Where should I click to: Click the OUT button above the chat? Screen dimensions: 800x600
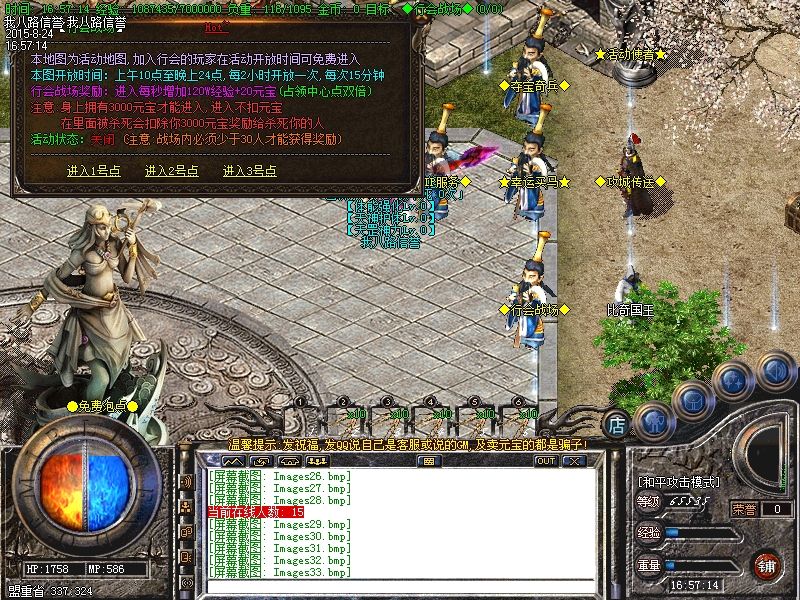click(545, 461)
